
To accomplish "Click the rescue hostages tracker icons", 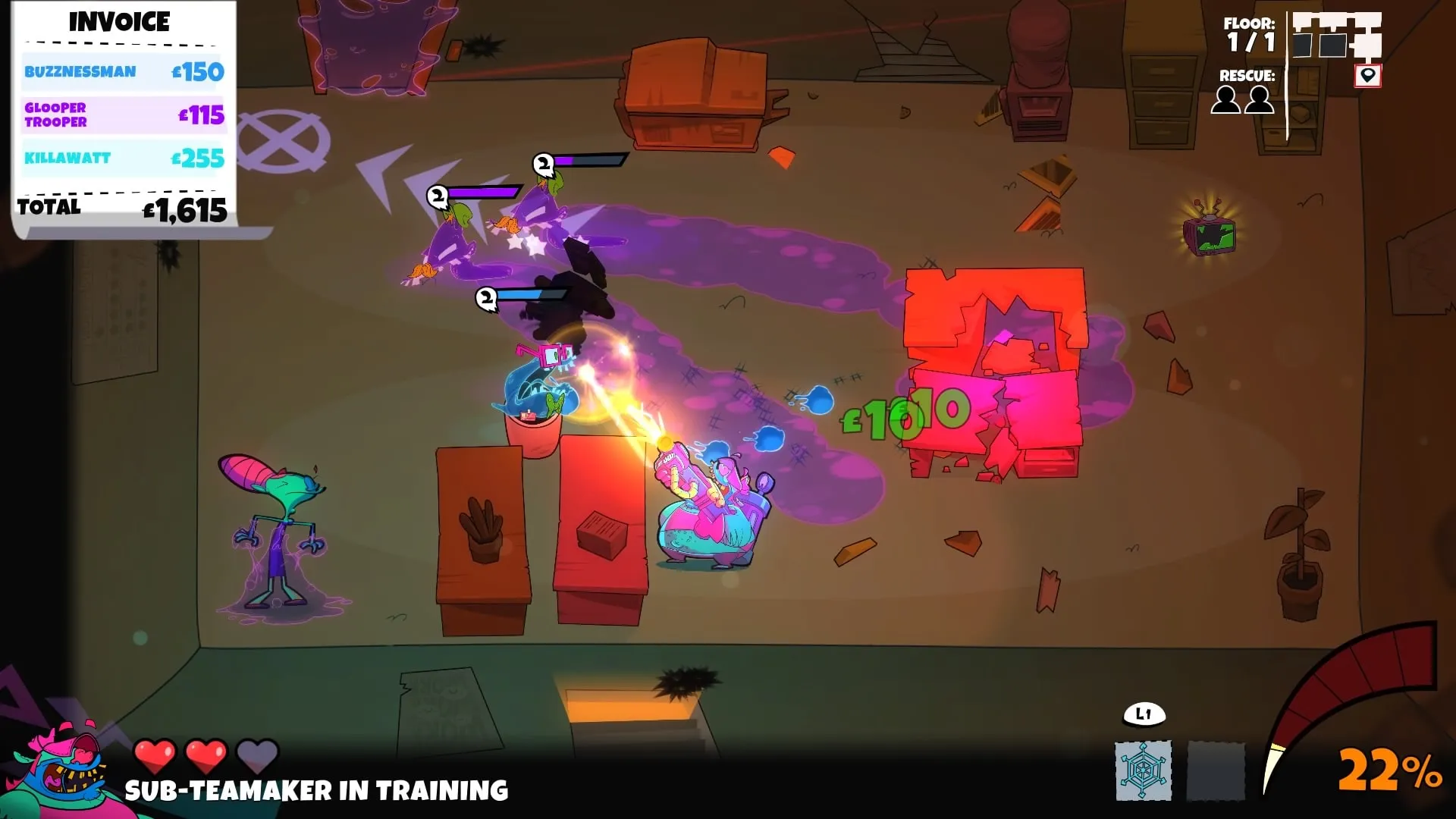I will click(1242, 100).
